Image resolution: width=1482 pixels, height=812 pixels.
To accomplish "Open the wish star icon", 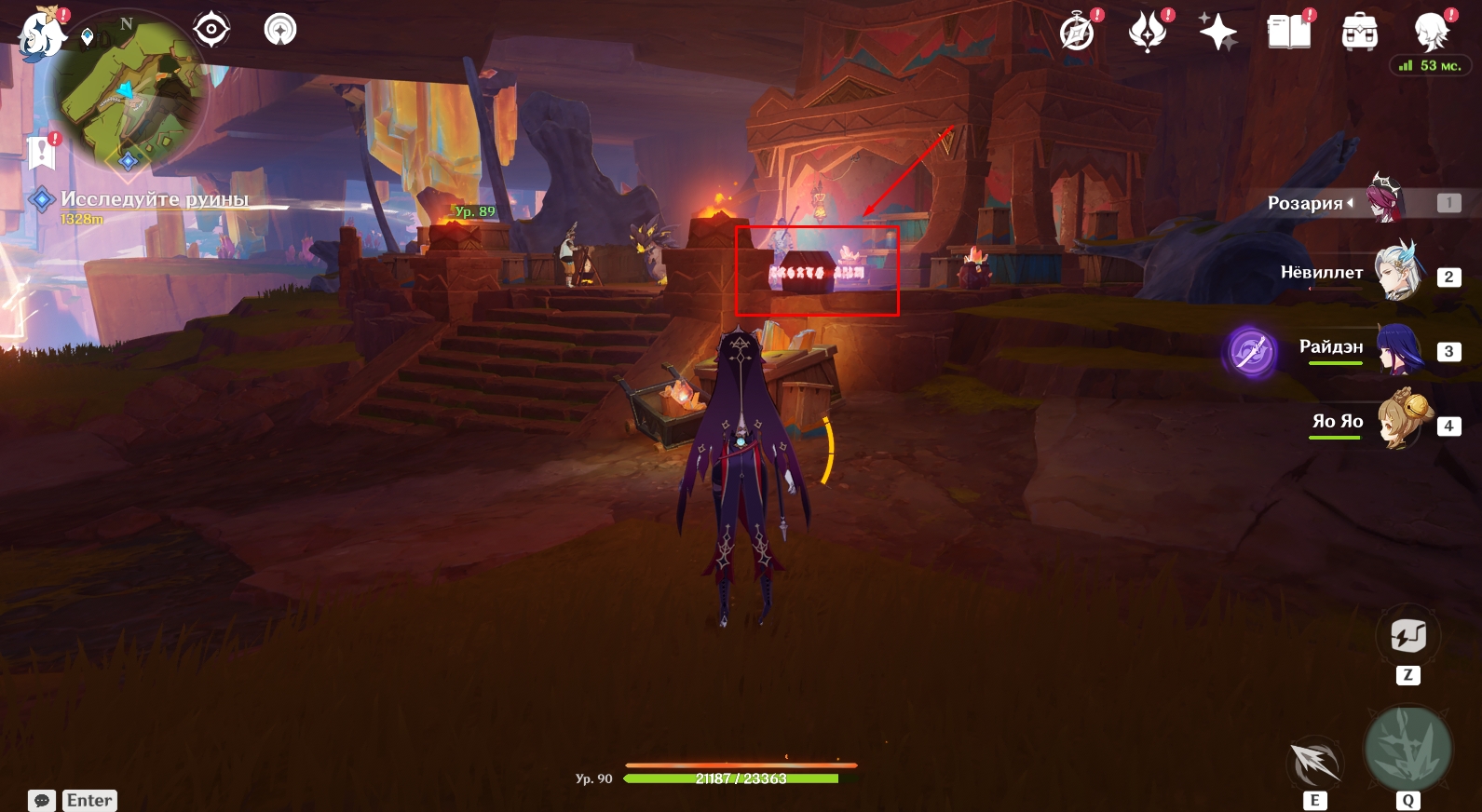I will click(1217, 33).
